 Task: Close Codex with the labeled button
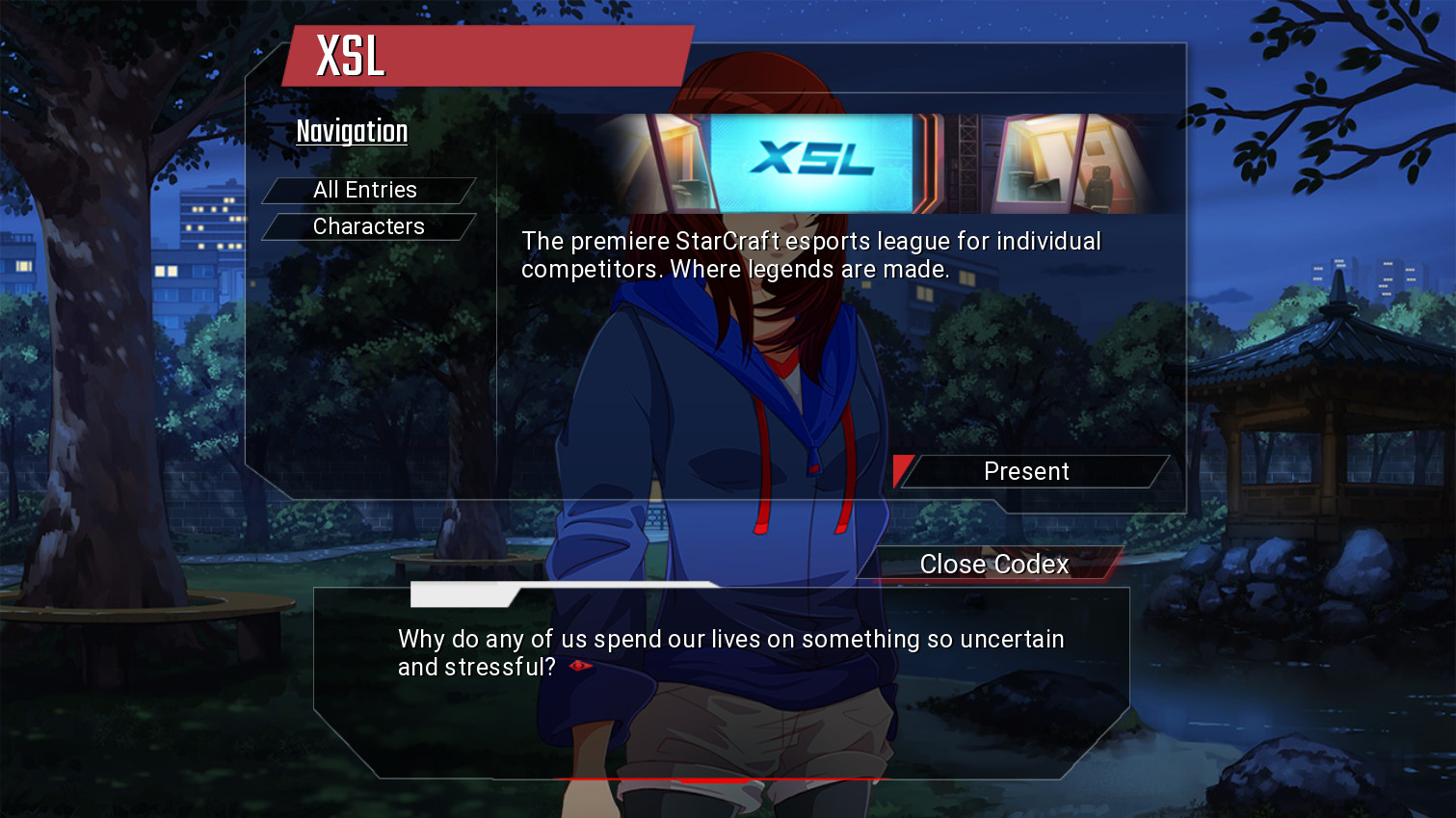(994, 564)
